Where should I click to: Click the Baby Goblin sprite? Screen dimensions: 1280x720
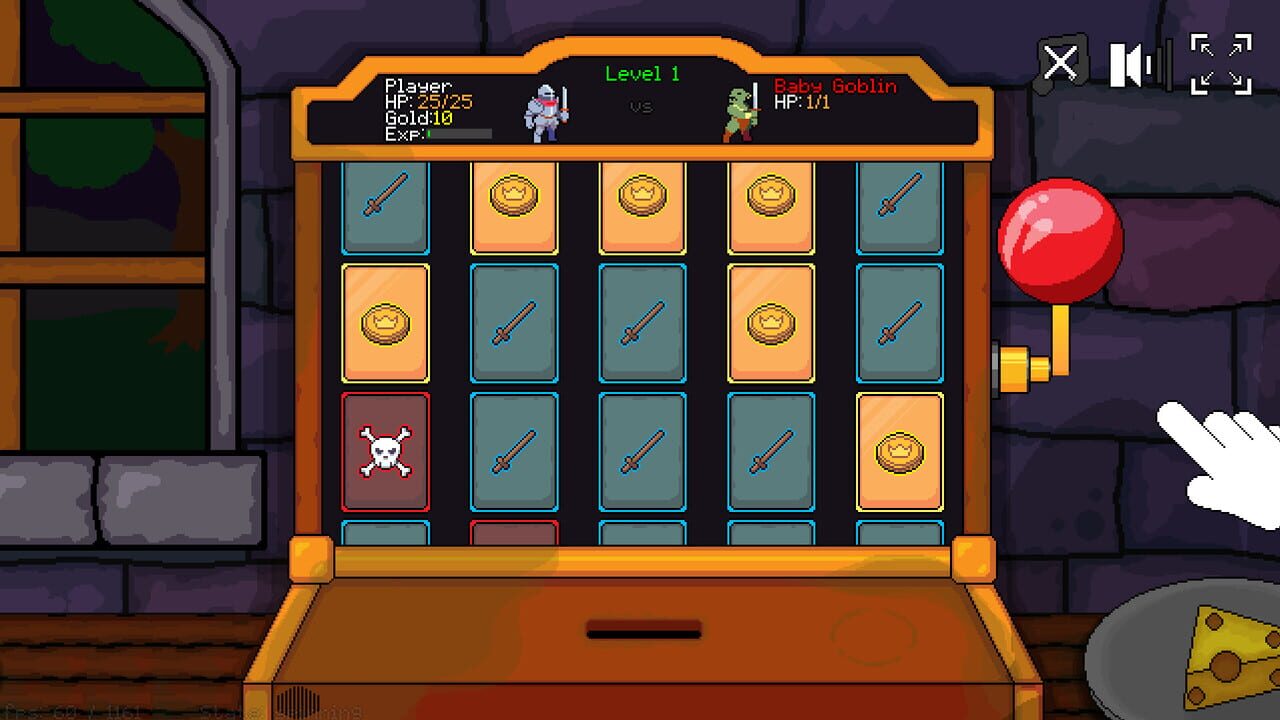(742, 112)
